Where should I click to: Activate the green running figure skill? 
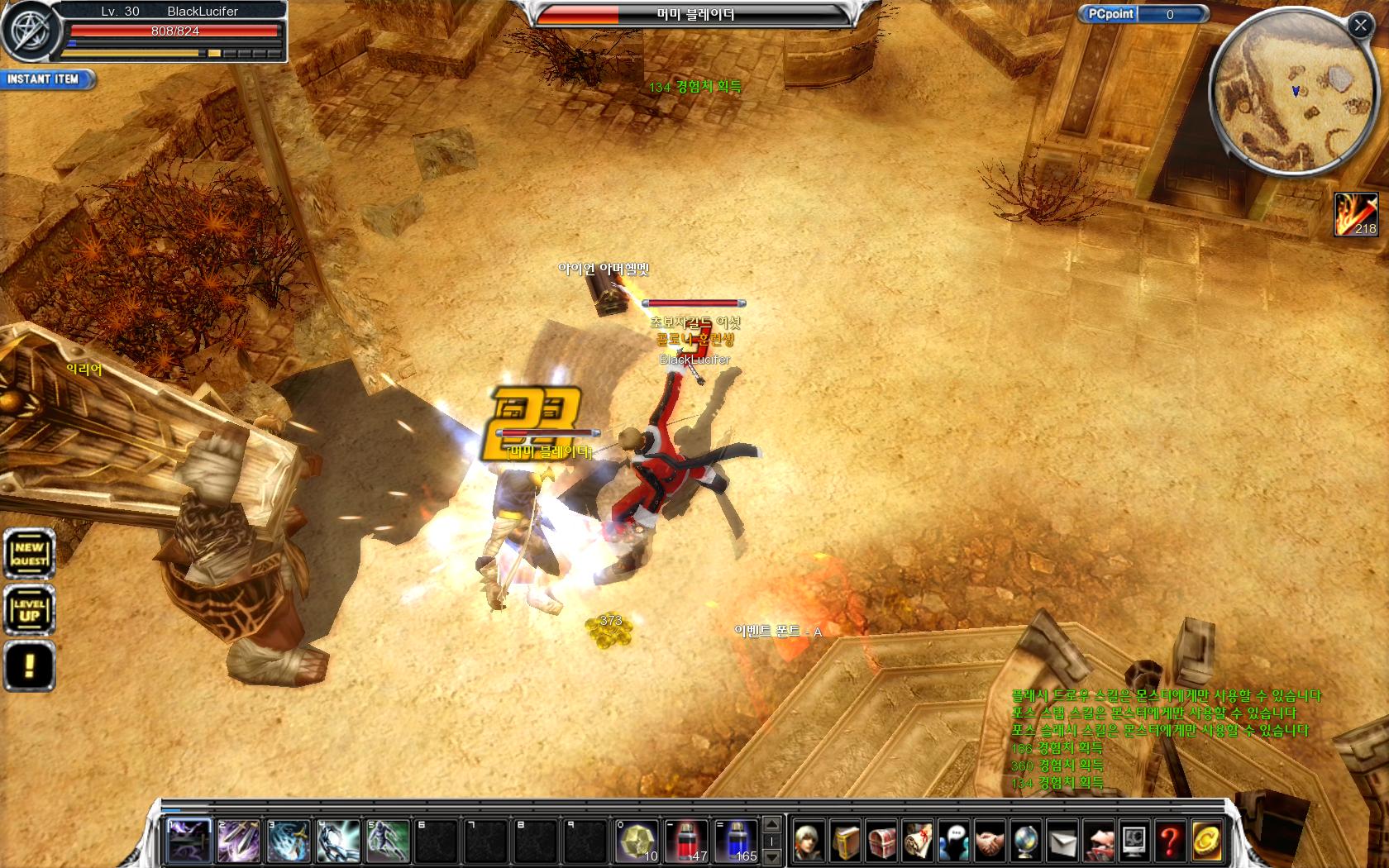tap(388, 841)
